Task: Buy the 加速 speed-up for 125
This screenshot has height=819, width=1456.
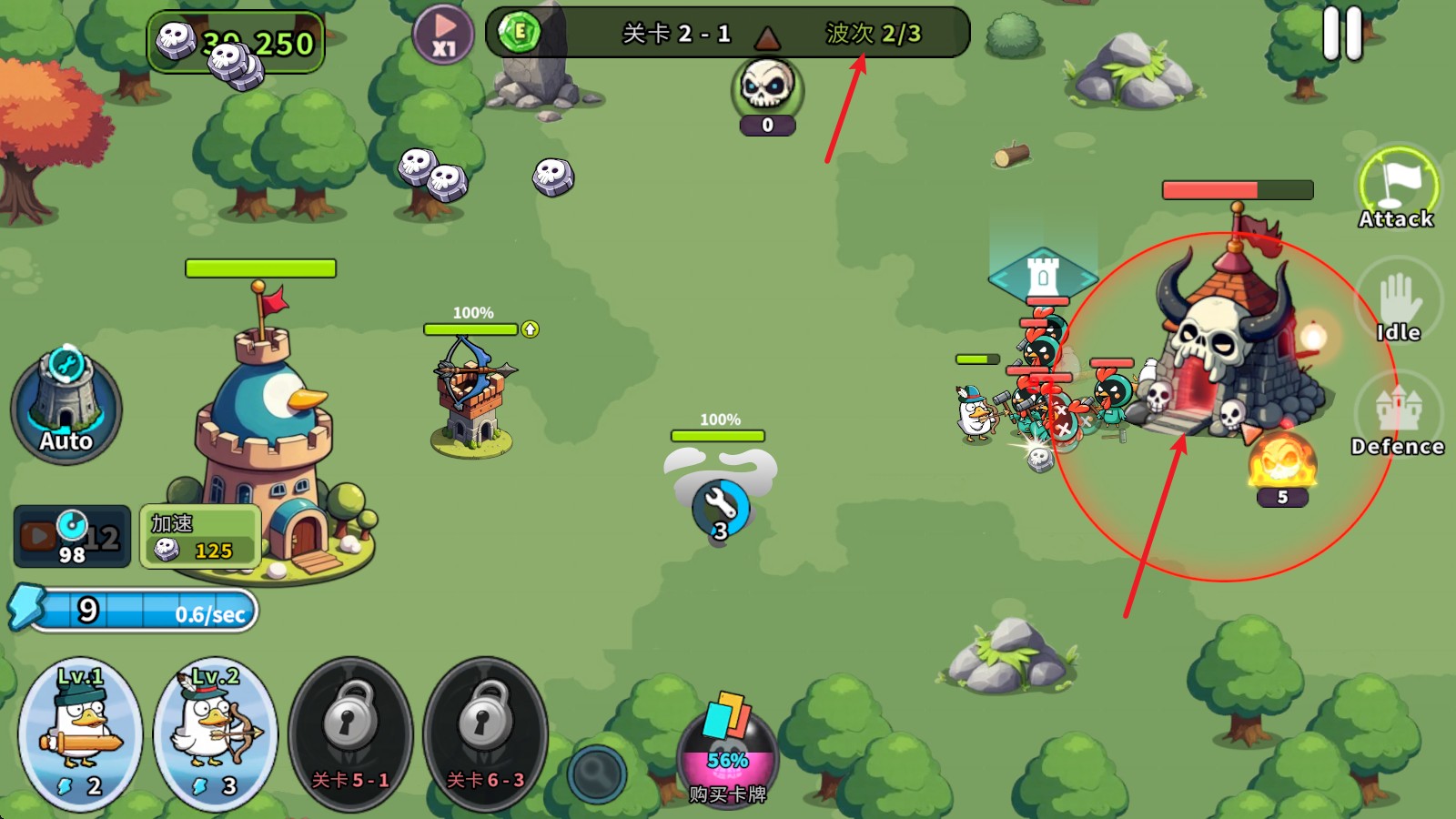Action: pyautogui.click(x=200, y=537)
